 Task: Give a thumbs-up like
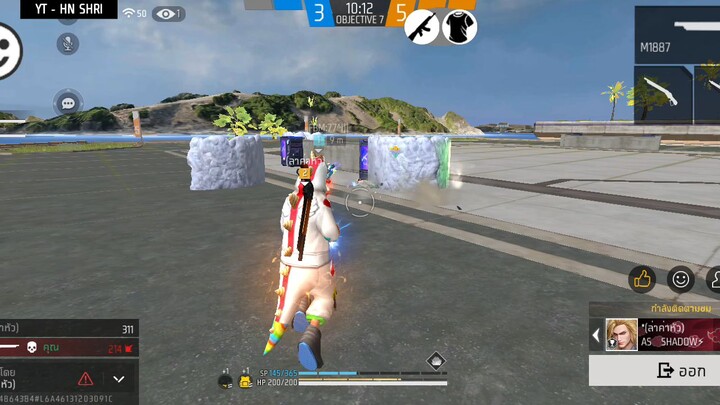[x=641, y=279]
